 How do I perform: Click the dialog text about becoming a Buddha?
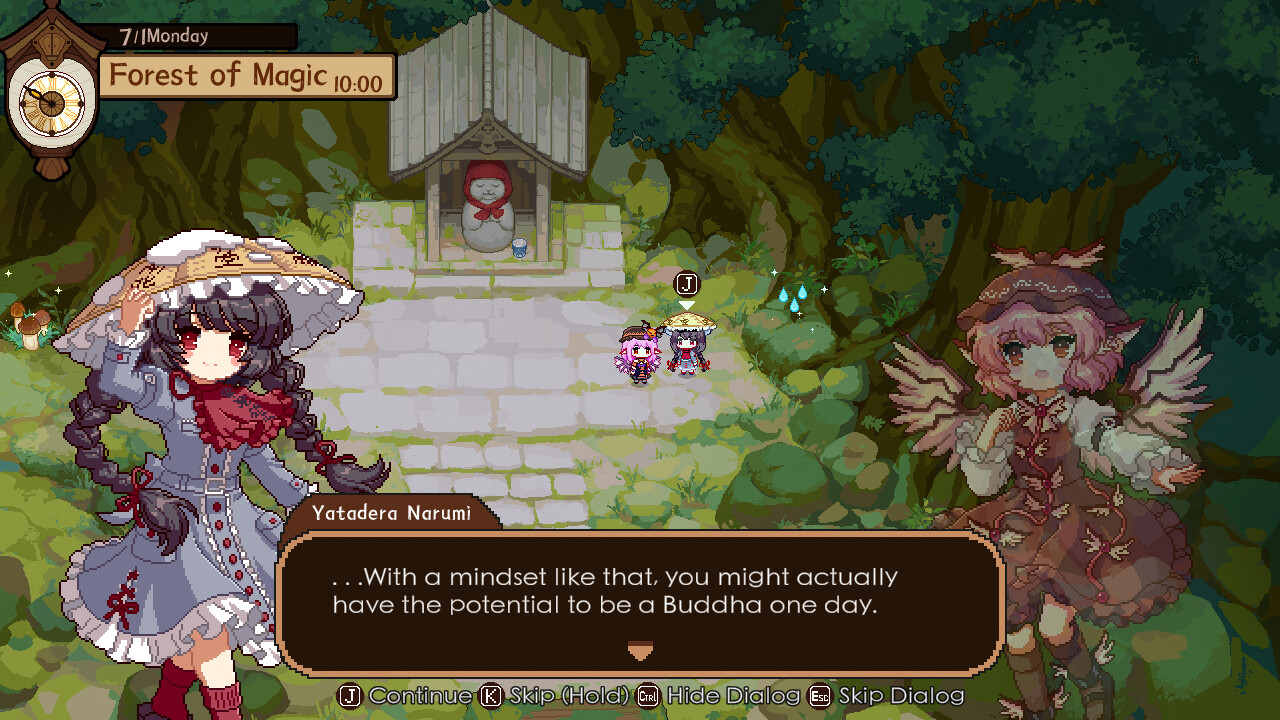click(617, 588)
